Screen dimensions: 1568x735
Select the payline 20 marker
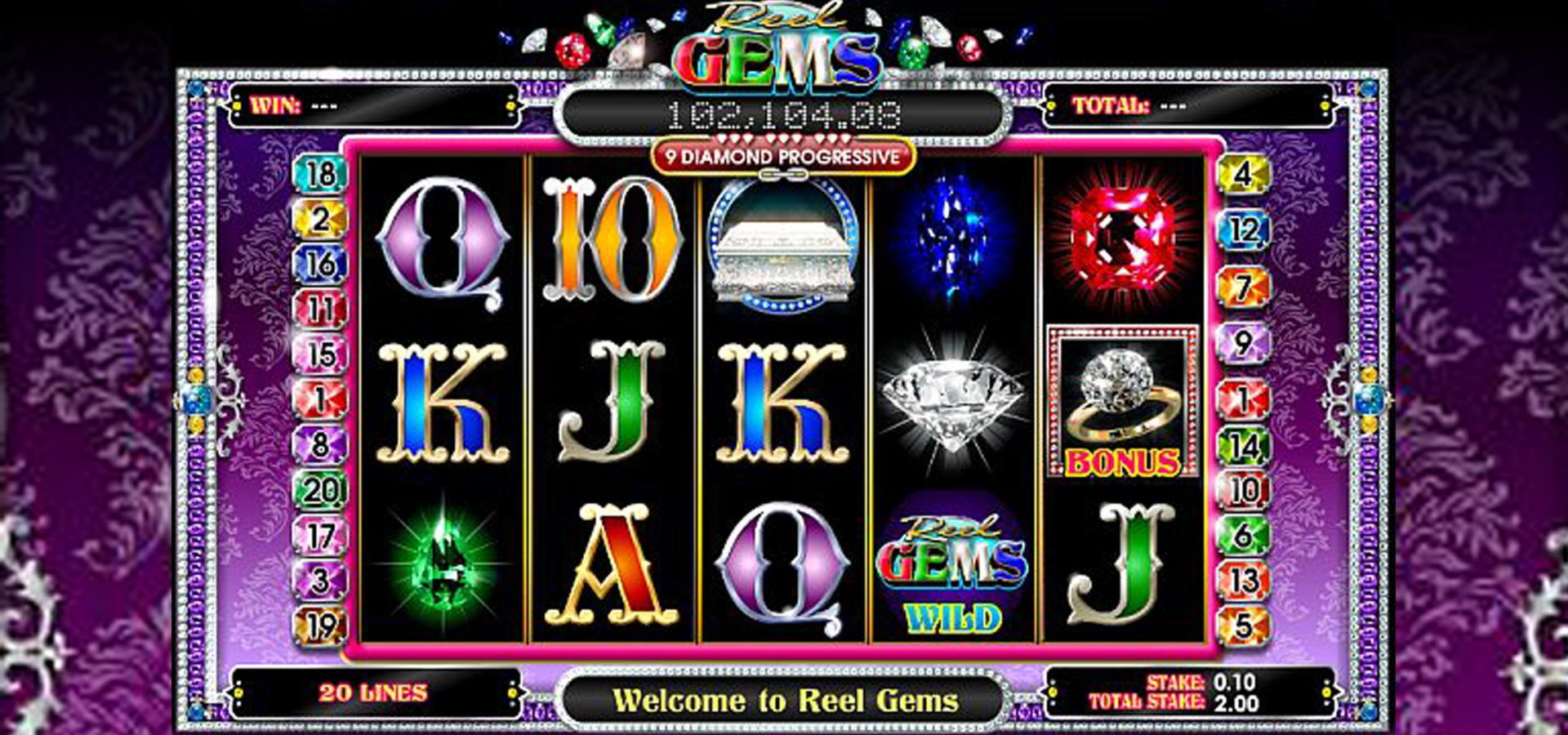point(320,490)
